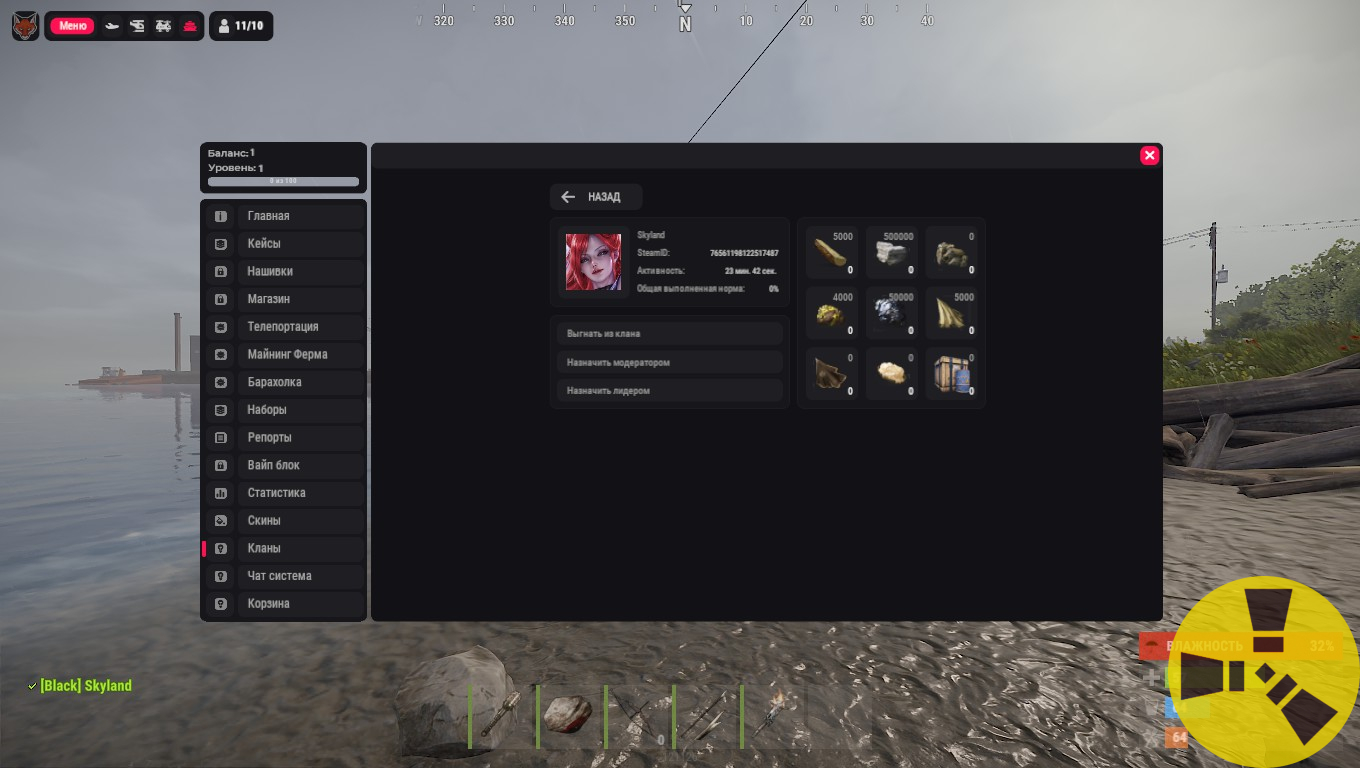Click Назначить лидером to assign leader
1360x768 pixels.
669,390
